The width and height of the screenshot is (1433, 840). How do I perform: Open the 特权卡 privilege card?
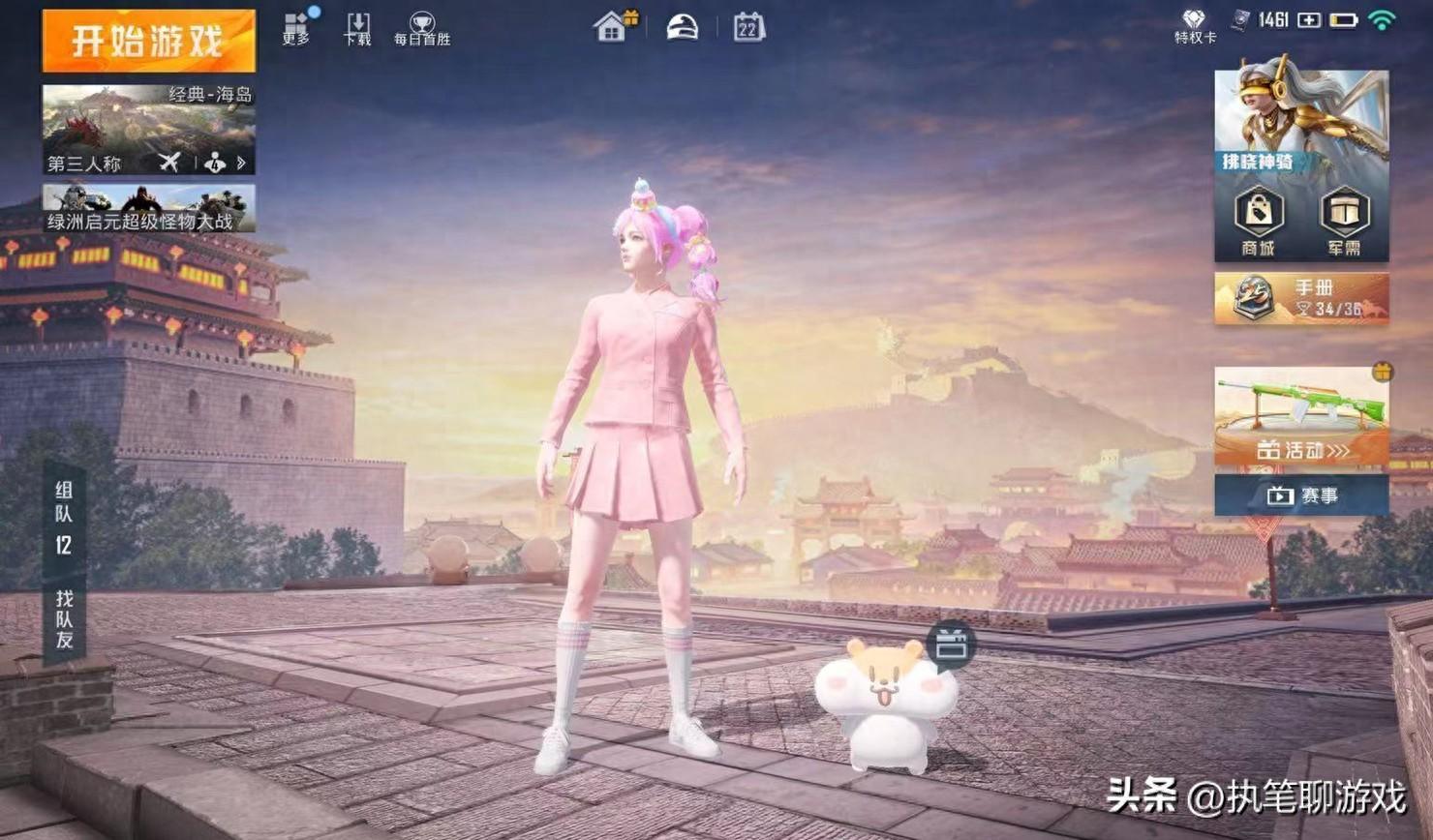click(1194, 26)
